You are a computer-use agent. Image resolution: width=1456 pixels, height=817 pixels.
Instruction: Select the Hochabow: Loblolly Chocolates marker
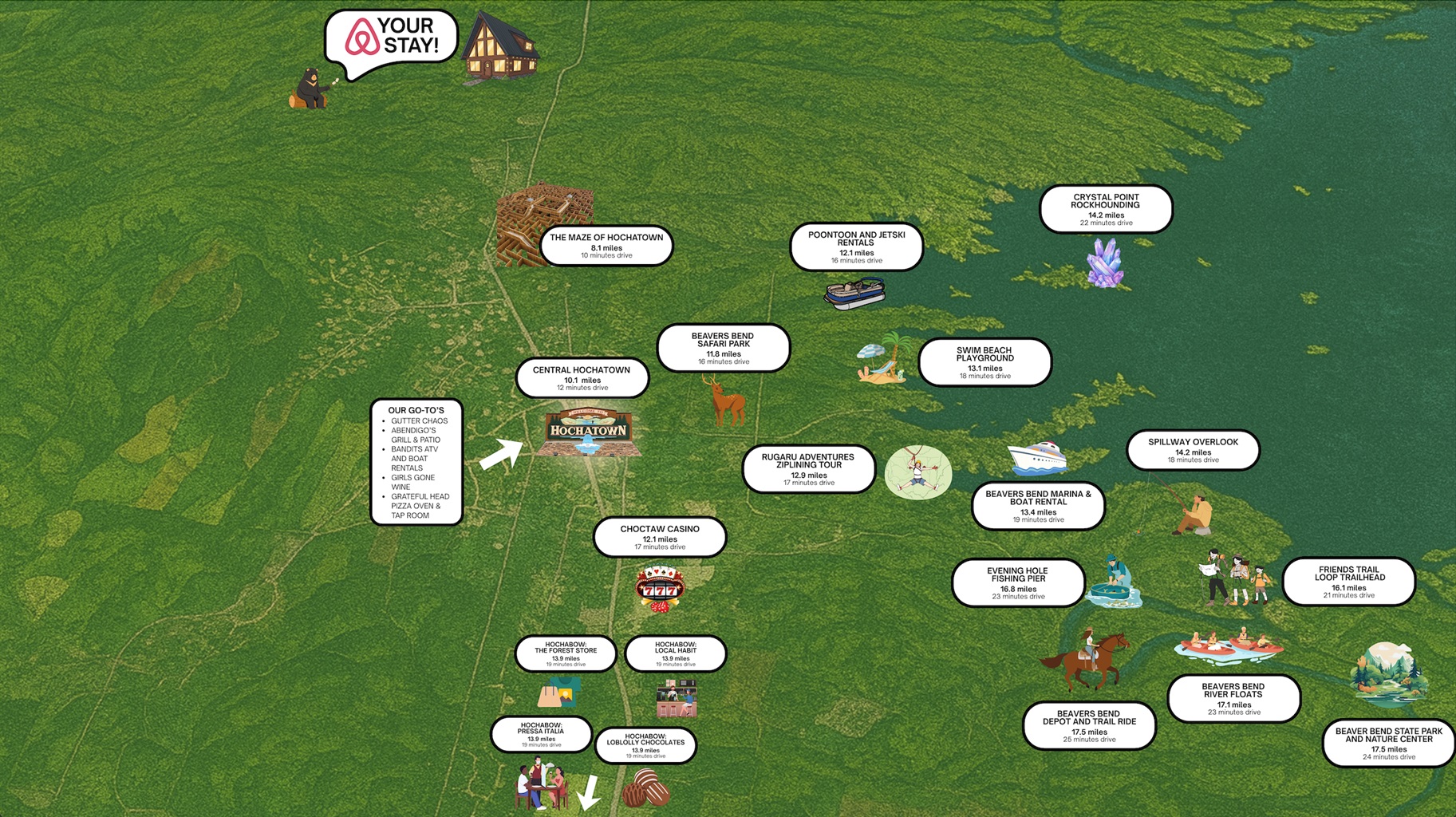(x=645, y=745)
